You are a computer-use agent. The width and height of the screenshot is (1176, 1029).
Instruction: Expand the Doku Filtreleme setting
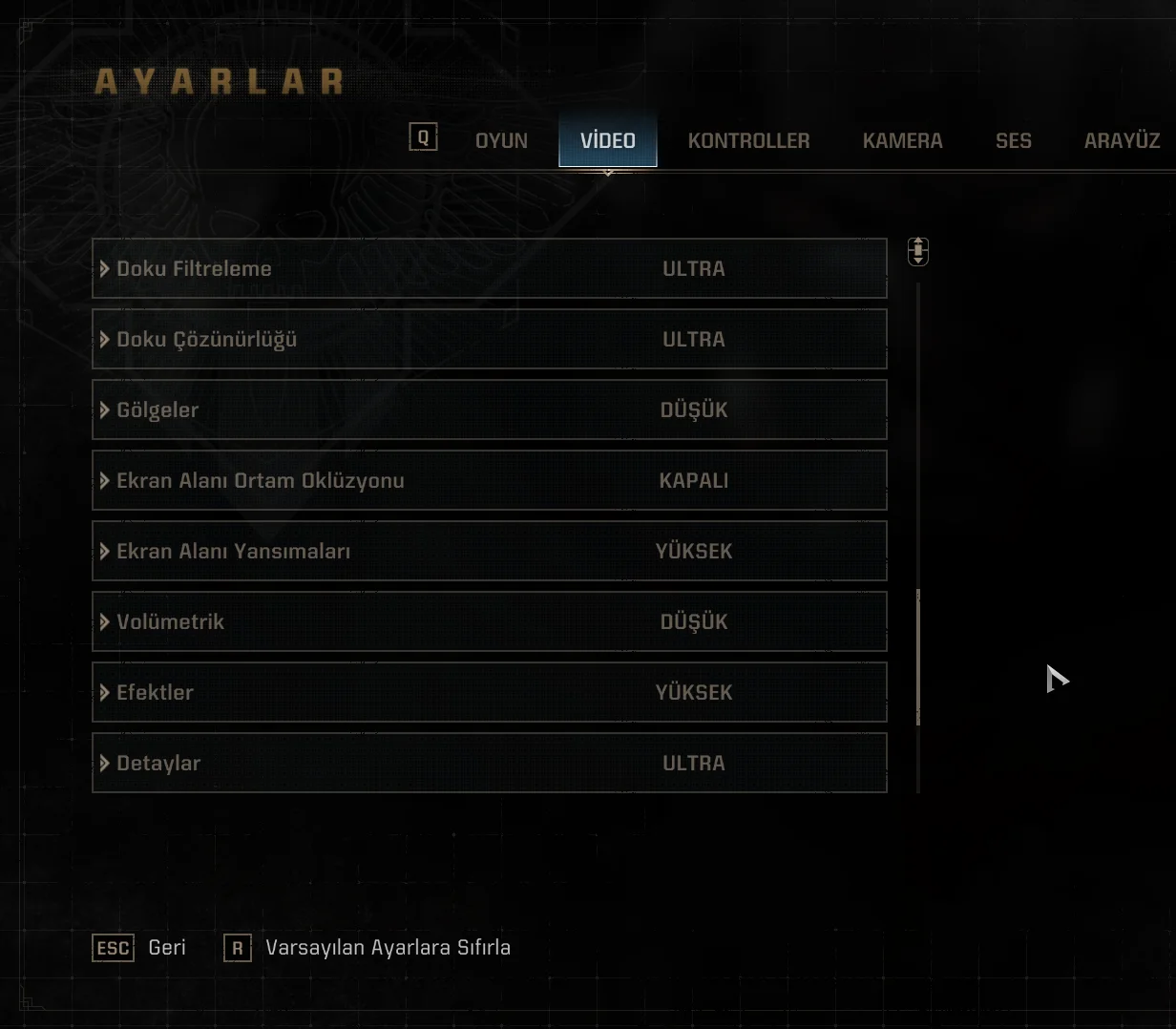pyautogui.click(x=489, y=269)
